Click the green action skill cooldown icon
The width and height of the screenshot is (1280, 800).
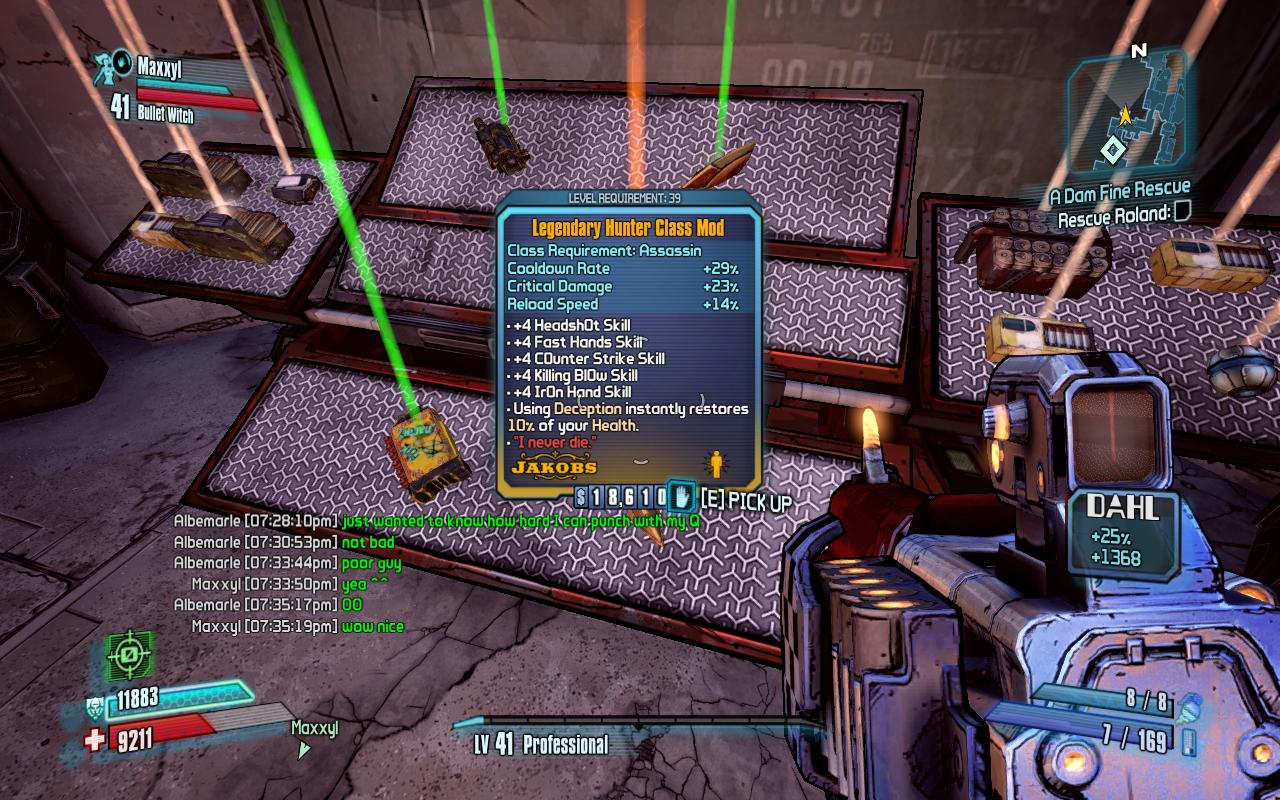point(129,657)
